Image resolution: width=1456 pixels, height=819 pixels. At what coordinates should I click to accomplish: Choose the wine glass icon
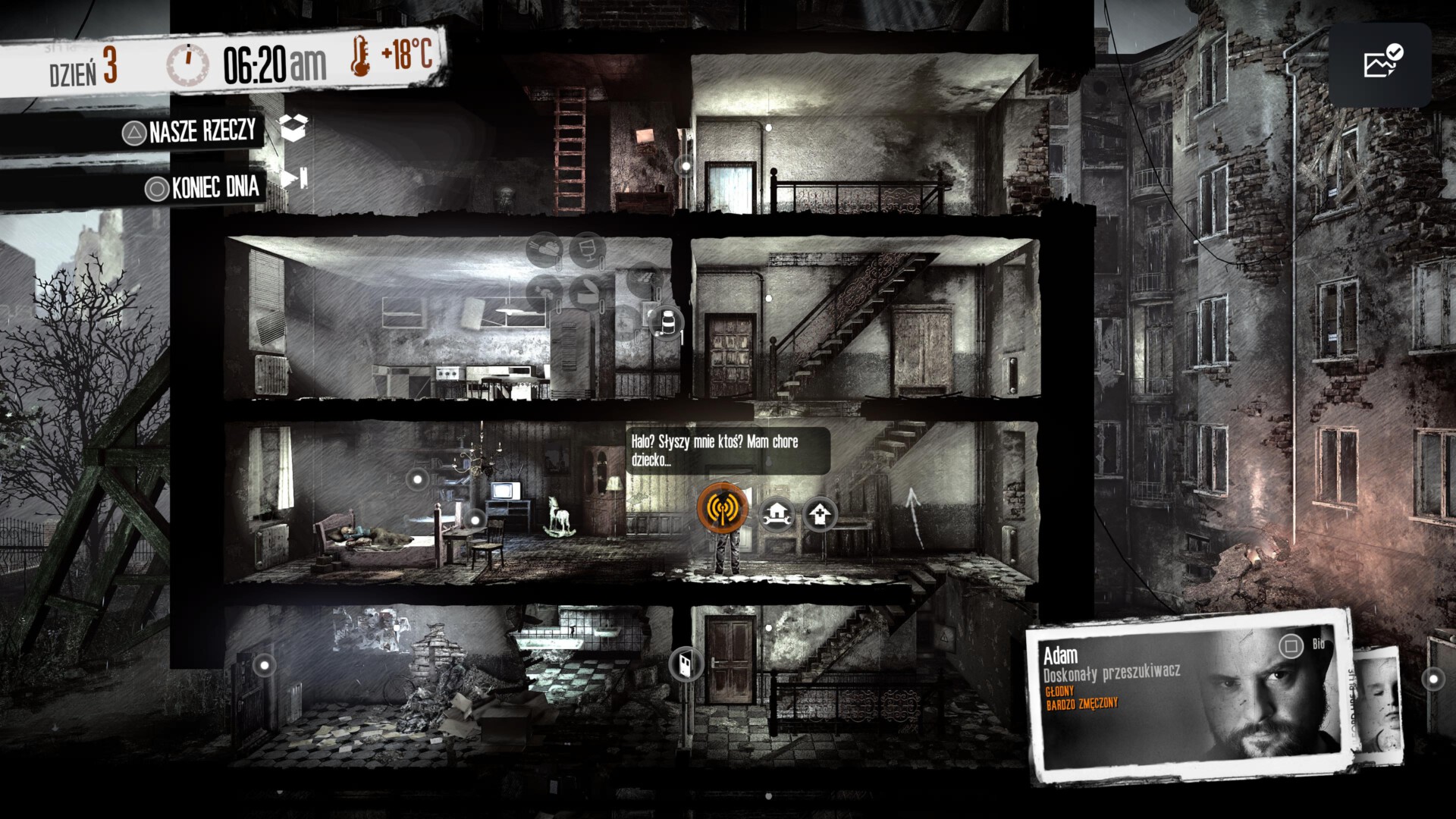point(587,249)
